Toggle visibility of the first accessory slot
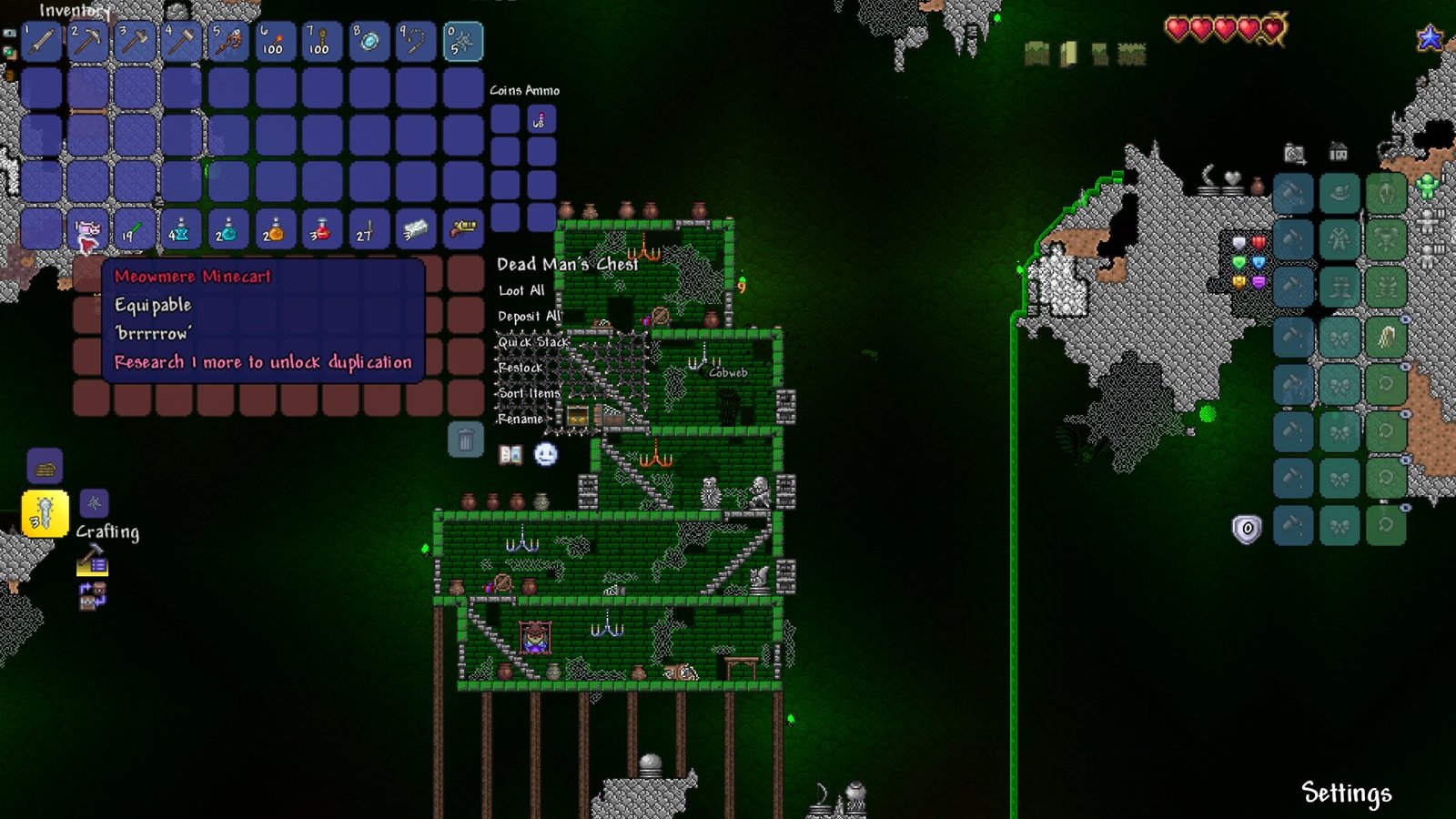Viewport: 1456px width, 819px height. 1405,318
